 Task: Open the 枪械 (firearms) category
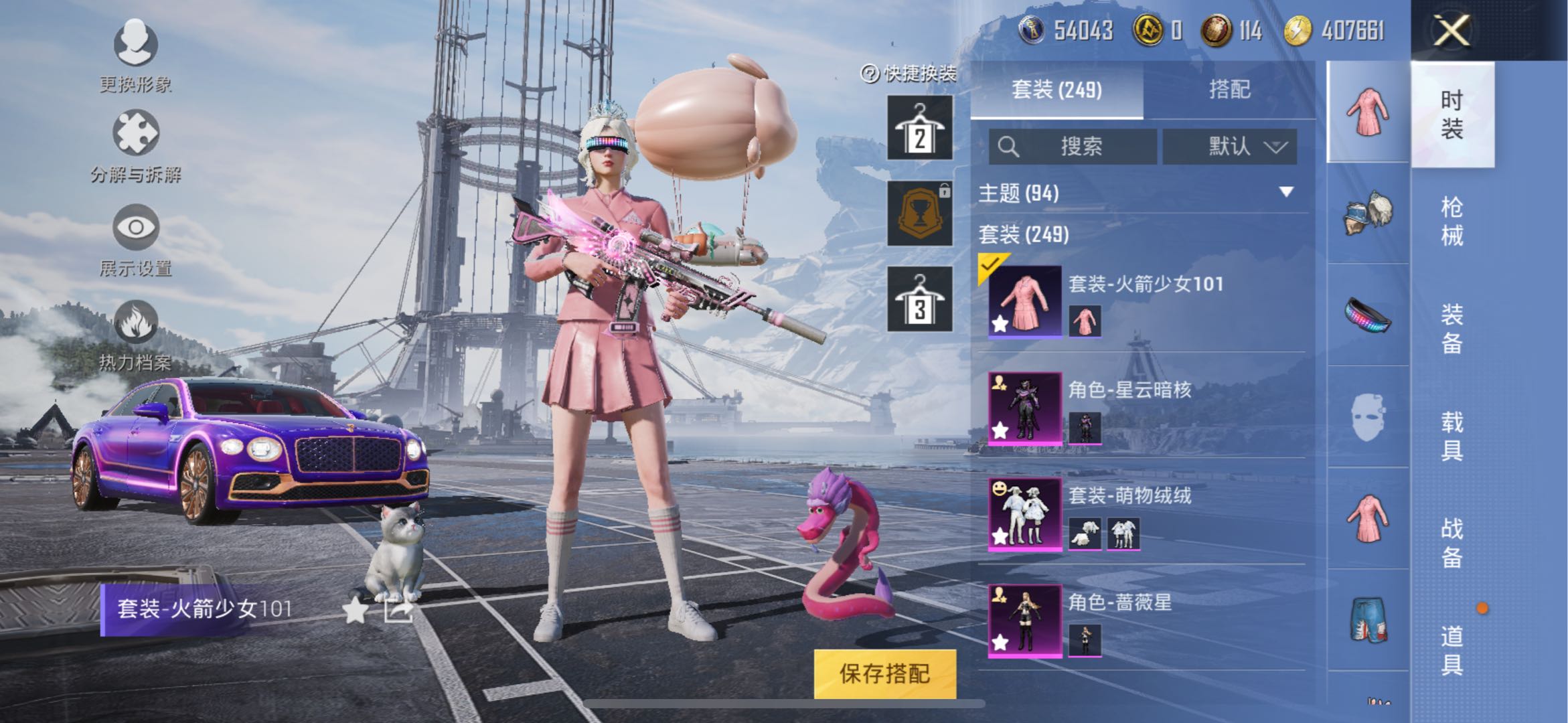(x=1452, y=221)
